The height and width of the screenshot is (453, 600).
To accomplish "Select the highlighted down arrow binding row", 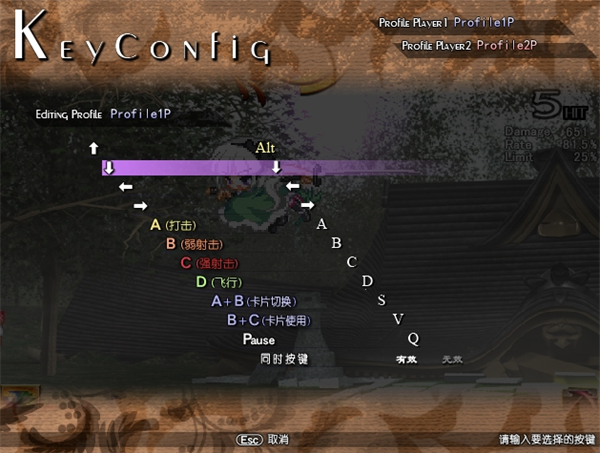I will coord(110,167).
